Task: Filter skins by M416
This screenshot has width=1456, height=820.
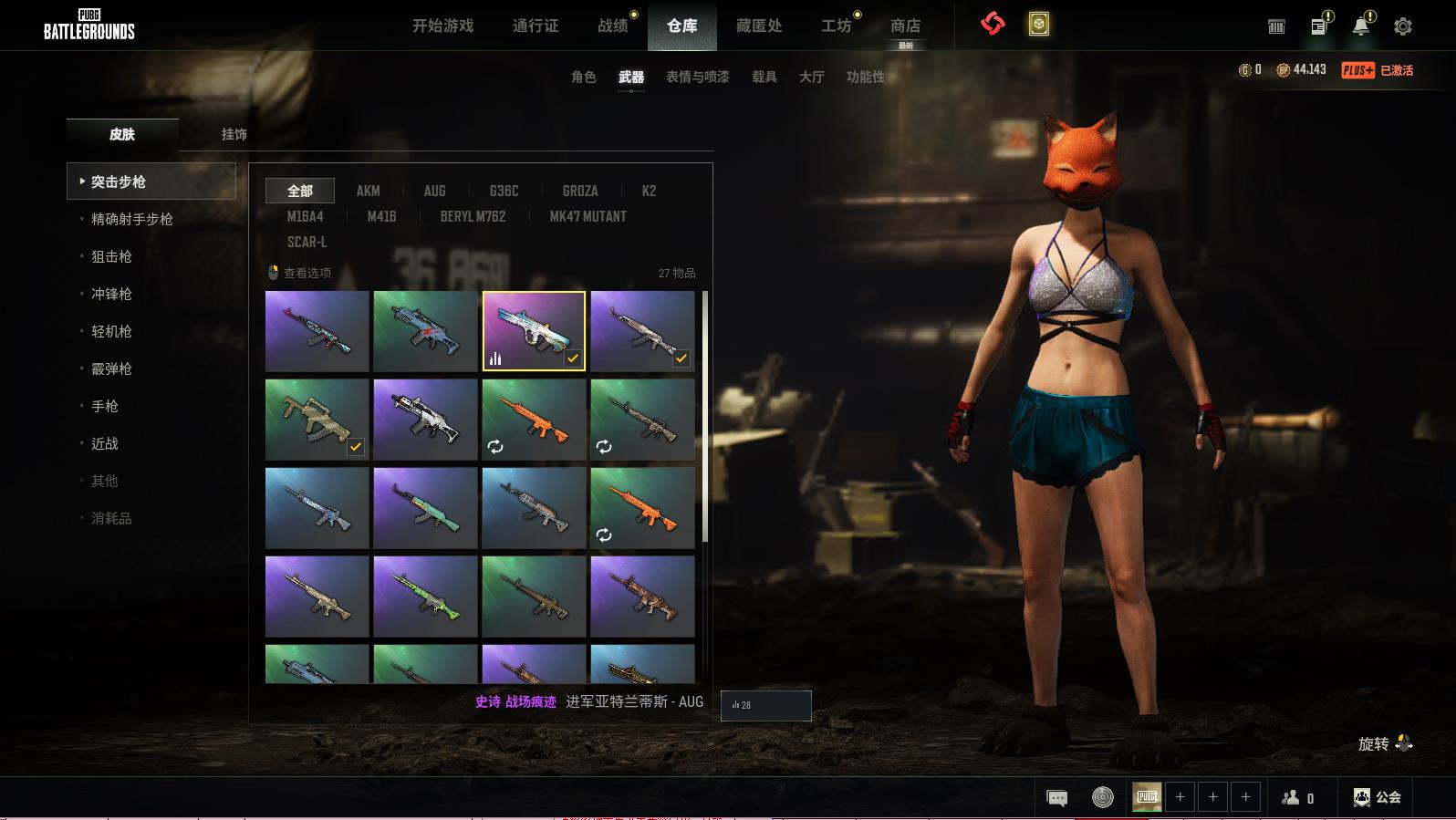Action: tap(381, 216)
